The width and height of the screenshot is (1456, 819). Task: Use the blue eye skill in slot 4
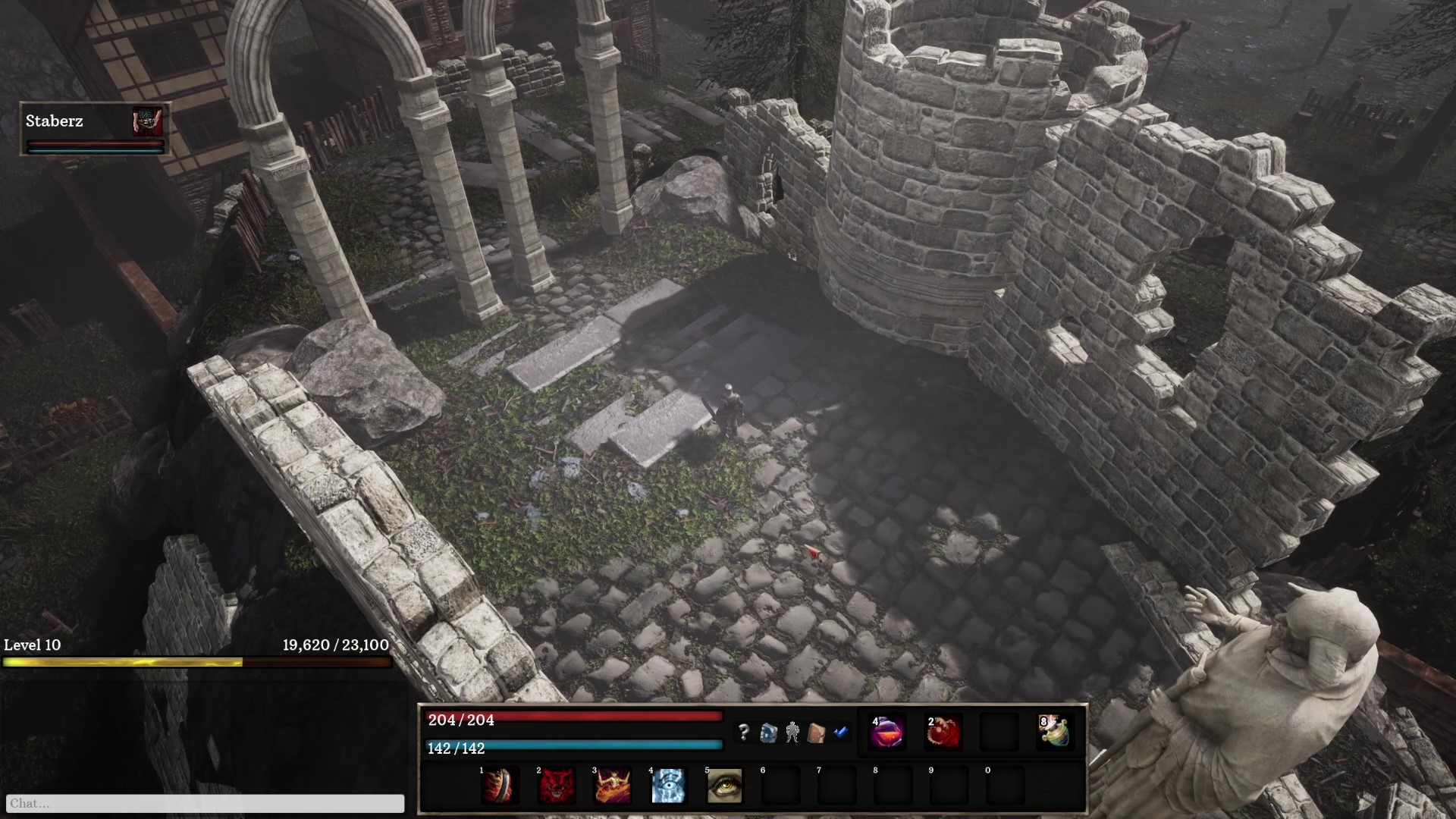667,786
